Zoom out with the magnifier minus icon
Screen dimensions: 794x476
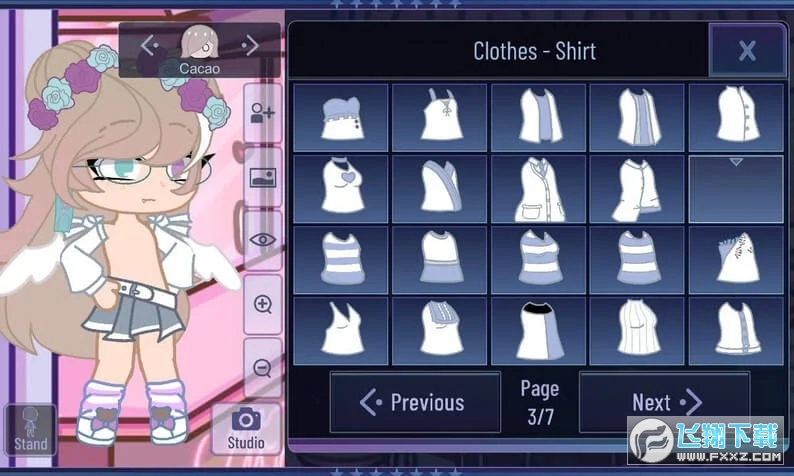263,367
